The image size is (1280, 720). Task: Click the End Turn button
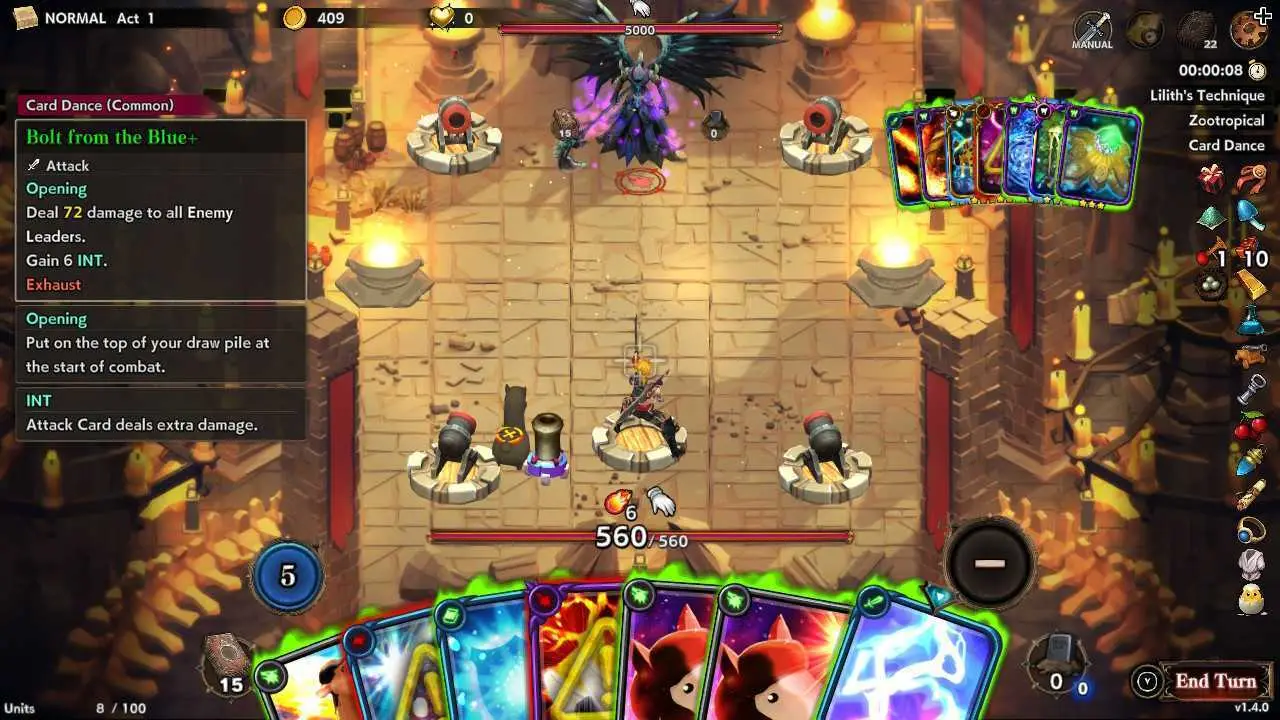point(1214,682)
